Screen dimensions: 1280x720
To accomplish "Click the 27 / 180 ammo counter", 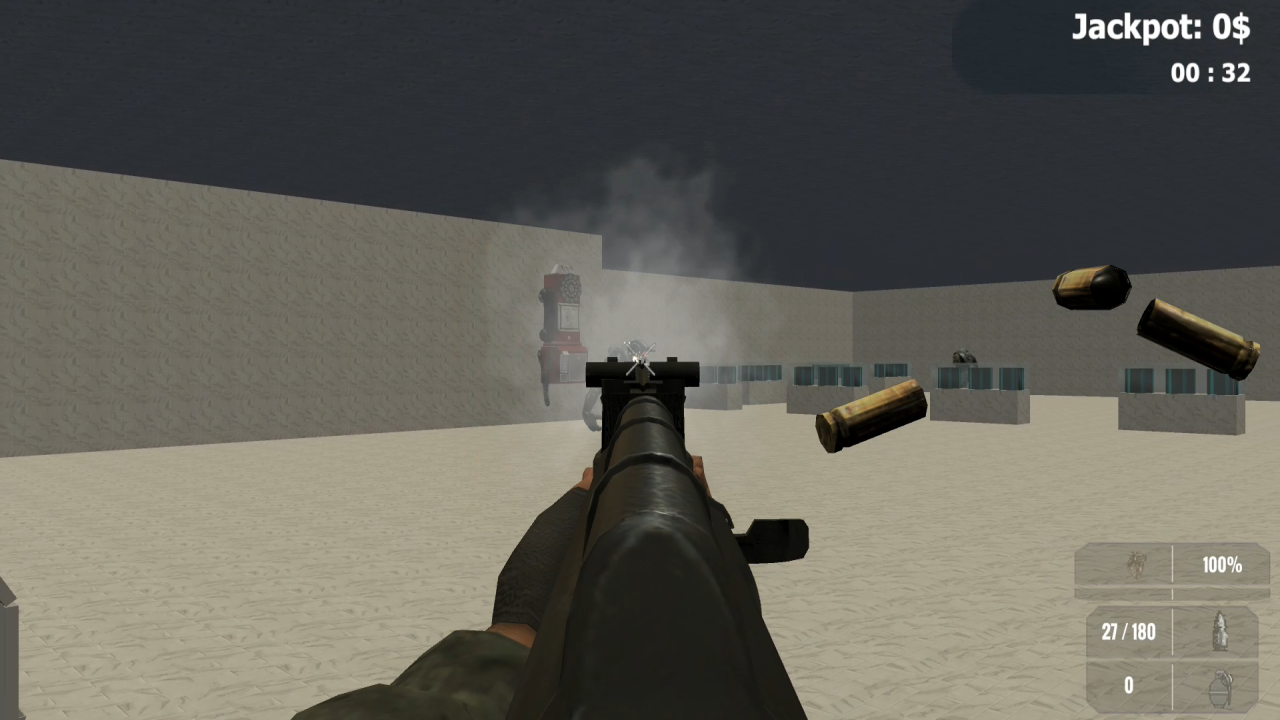I will pyautogui.click(x=1128, y=632).
